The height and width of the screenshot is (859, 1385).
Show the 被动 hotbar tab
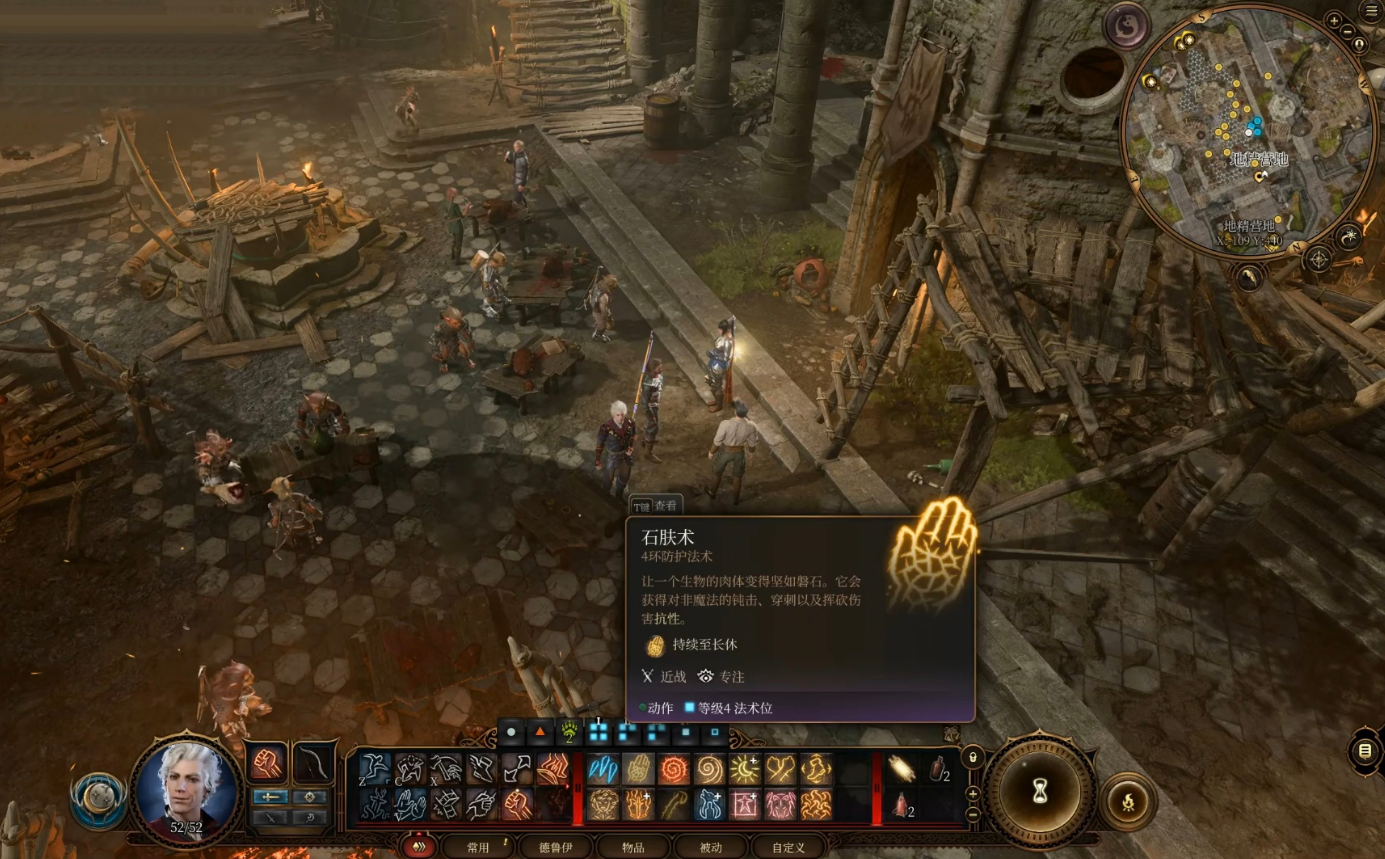click(x=711, y=847)
